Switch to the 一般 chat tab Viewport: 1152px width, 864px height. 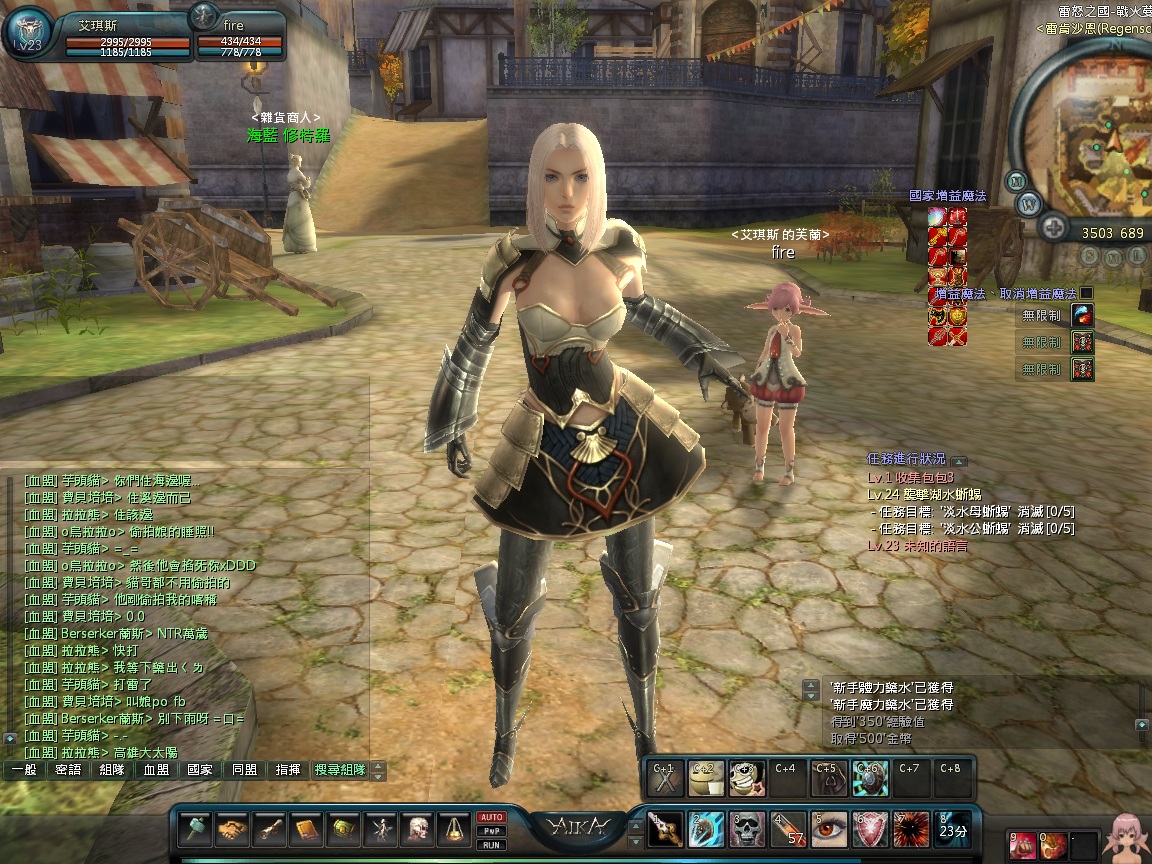(x=25, y=770)
